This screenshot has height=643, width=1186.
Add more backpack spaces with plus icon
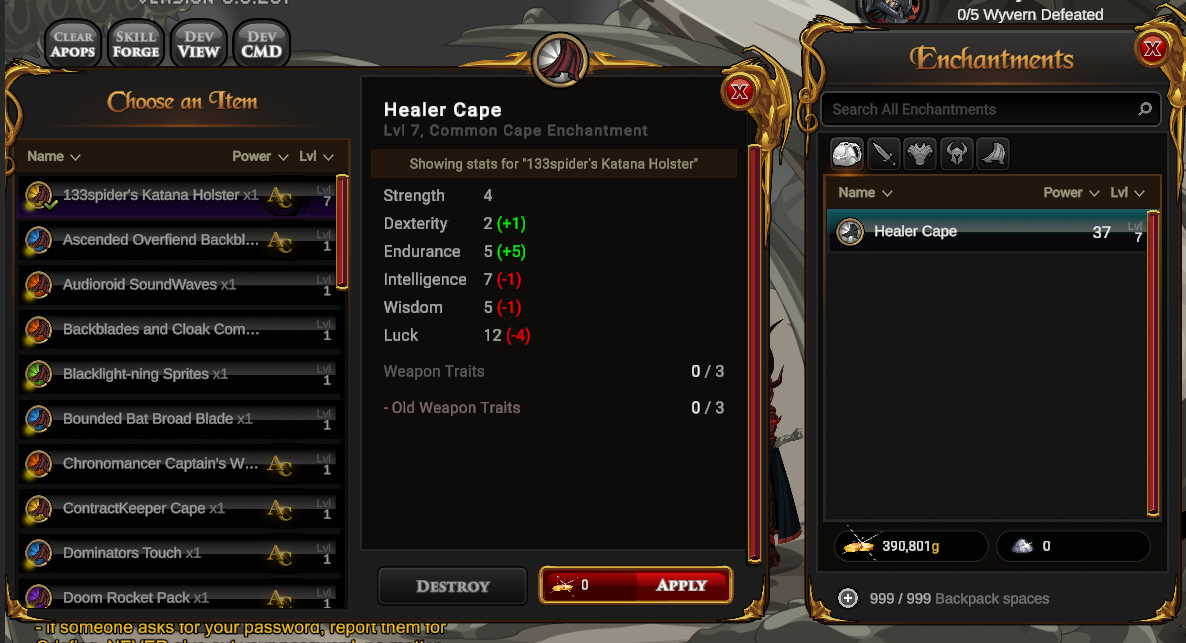click(848, 598)
